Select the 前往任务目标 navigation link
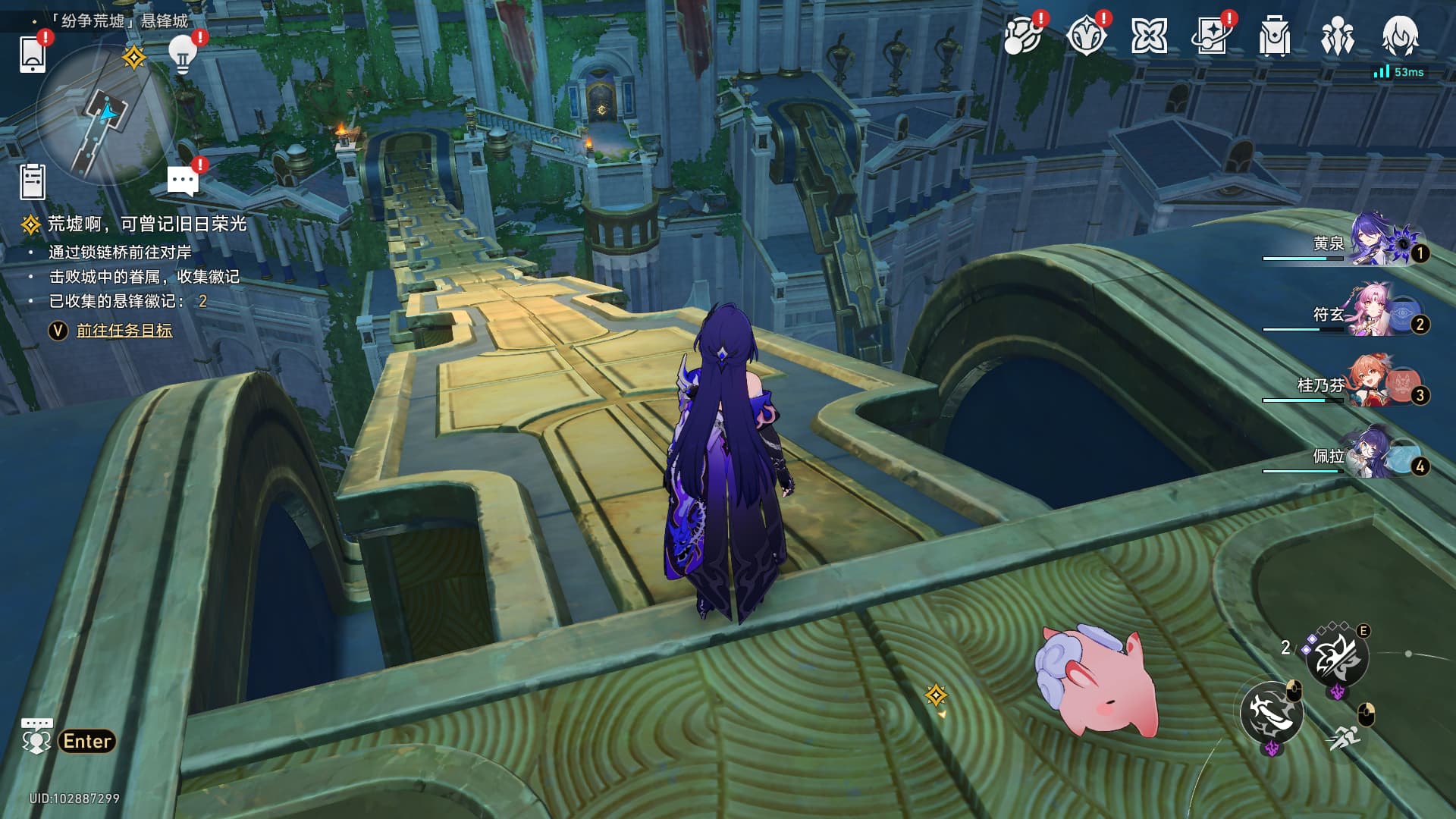The image size is (1456, 819). 124,331
